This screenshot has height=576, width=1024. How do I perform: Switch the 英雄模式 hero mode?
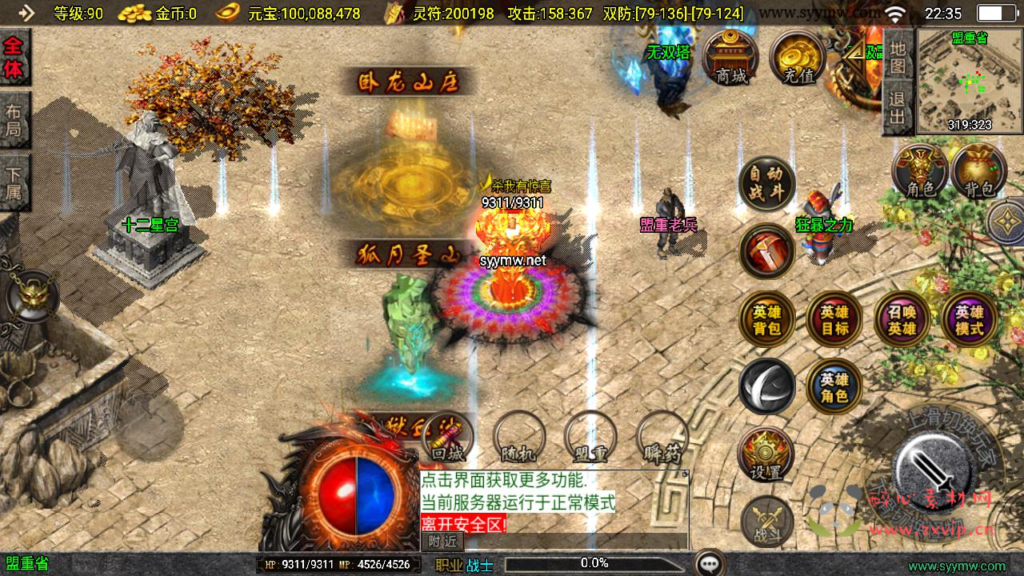point(969,318)
